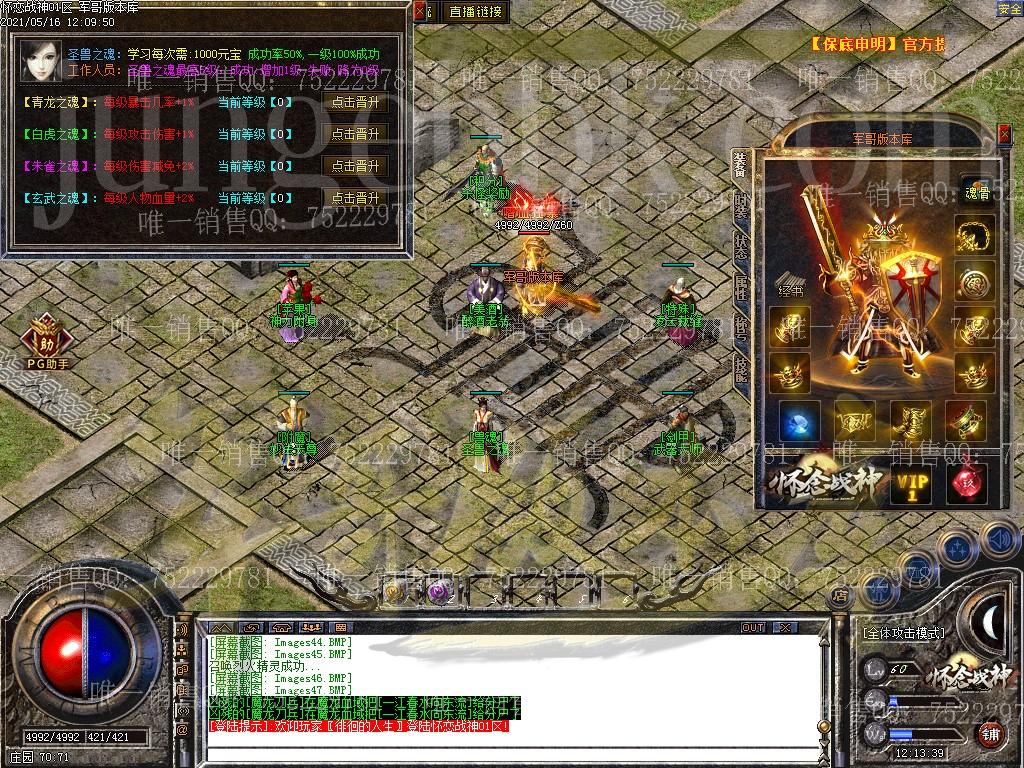Viewport: 1024px width, 768px height.
Task: Close the 圣兽之魂 dialog window
Action: coord(421,12)
